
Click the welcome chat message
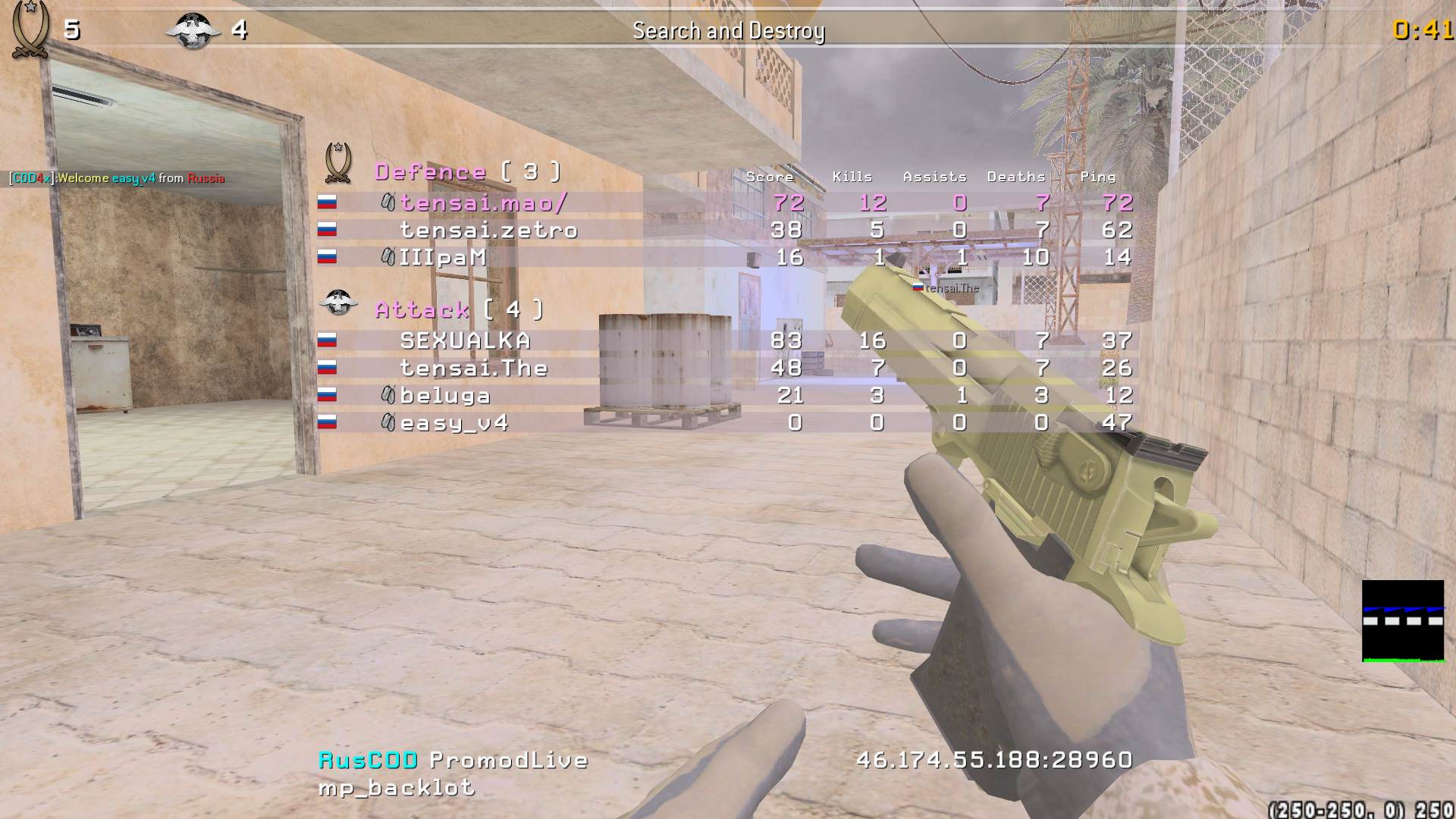pos(117,178)
